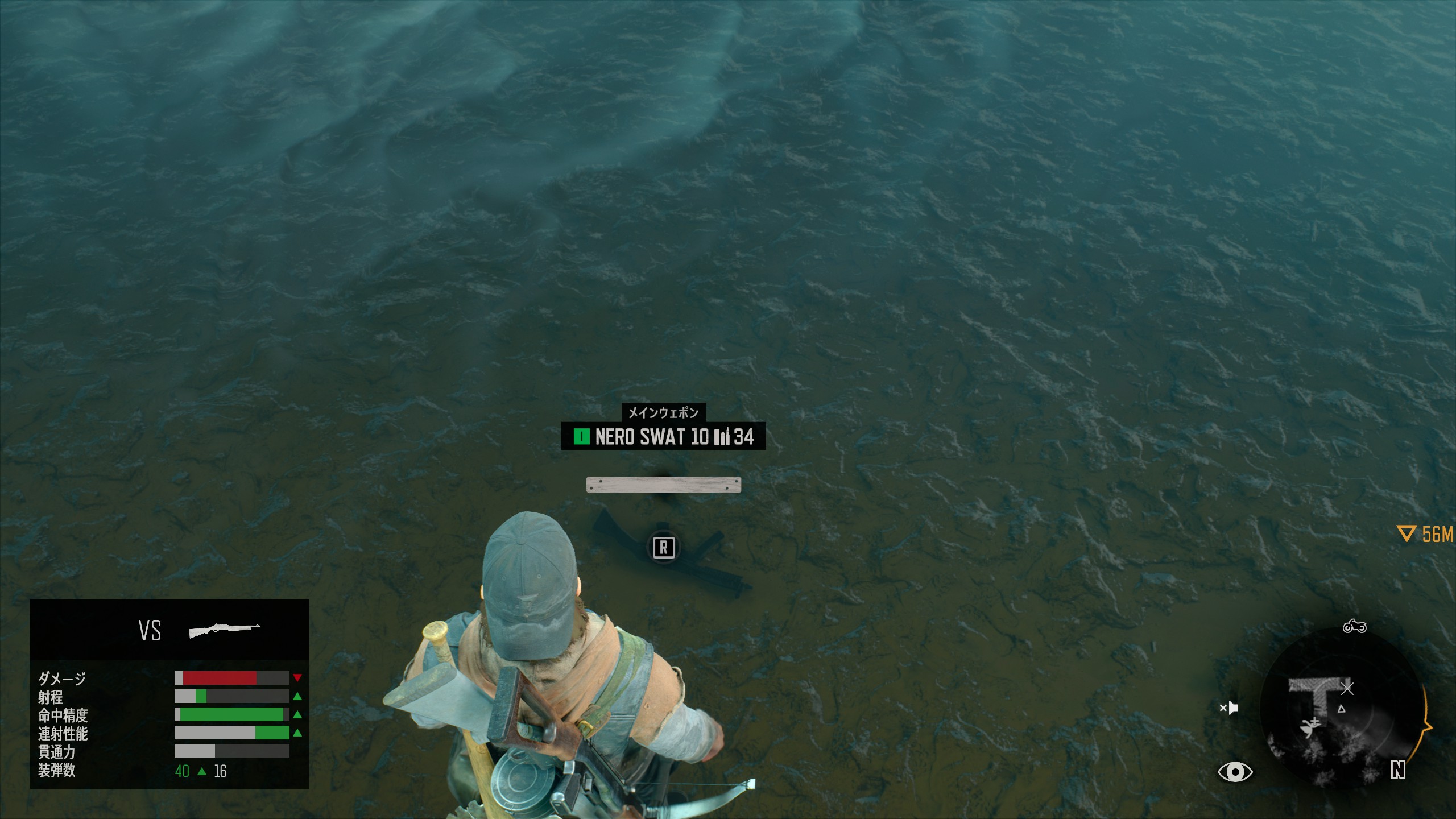
Task: Click the shotgun image in the comparison panel
Action: tap(224, 630)
